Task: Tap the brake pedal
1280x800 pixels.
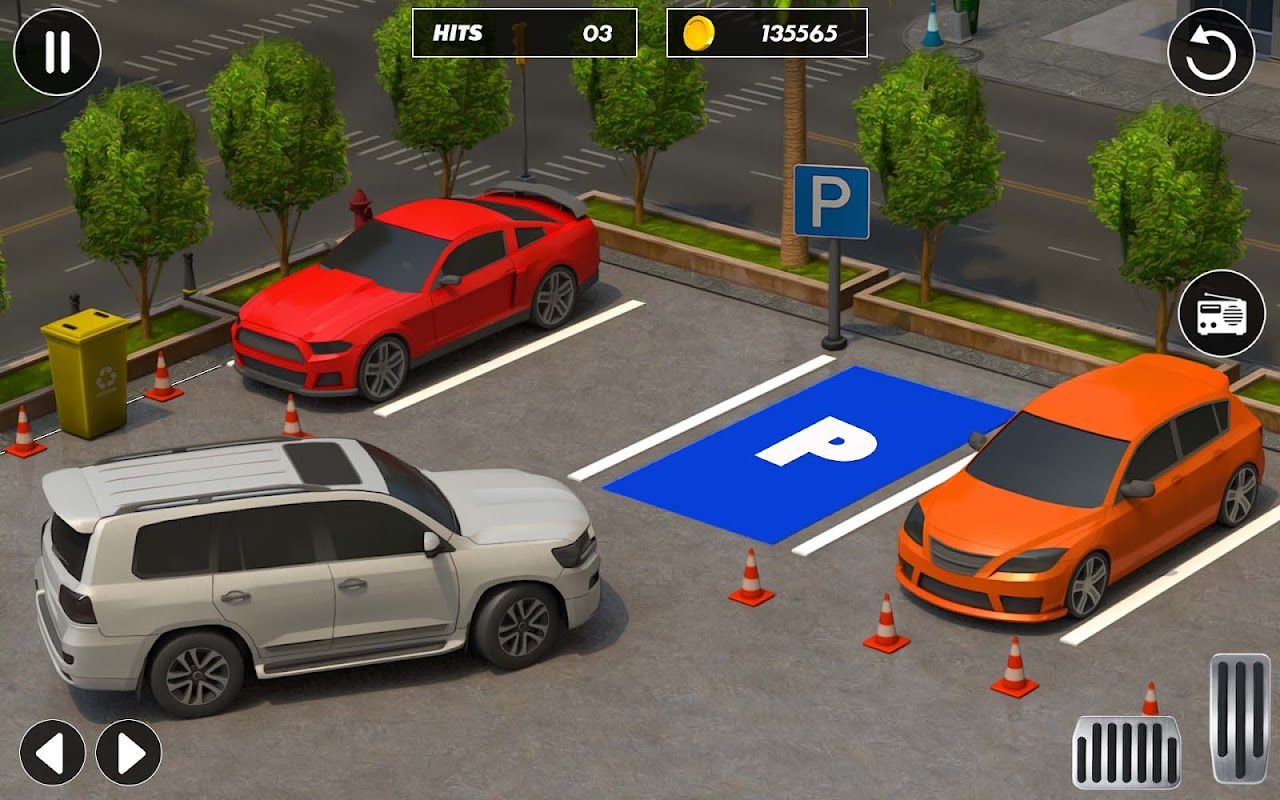Action: [x=1126, y=752]
